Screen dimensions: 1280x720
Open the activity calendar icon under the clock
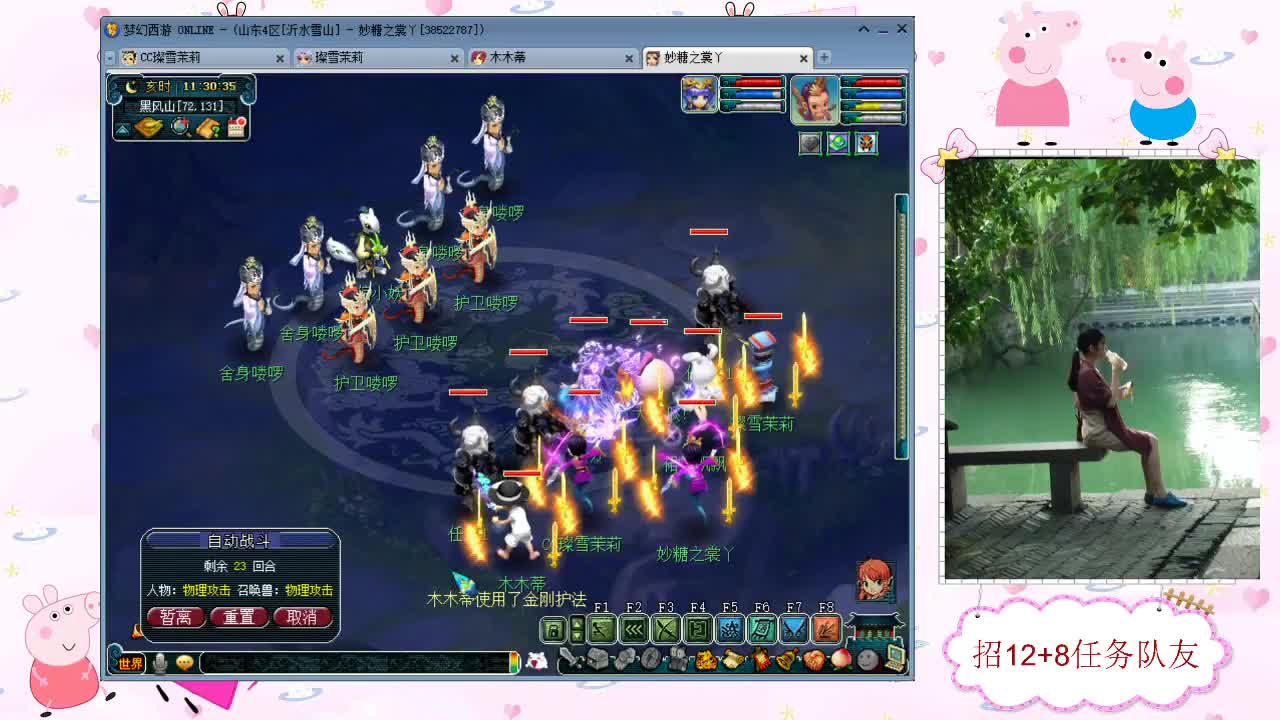pyautogui.click(x=236, y=127)
